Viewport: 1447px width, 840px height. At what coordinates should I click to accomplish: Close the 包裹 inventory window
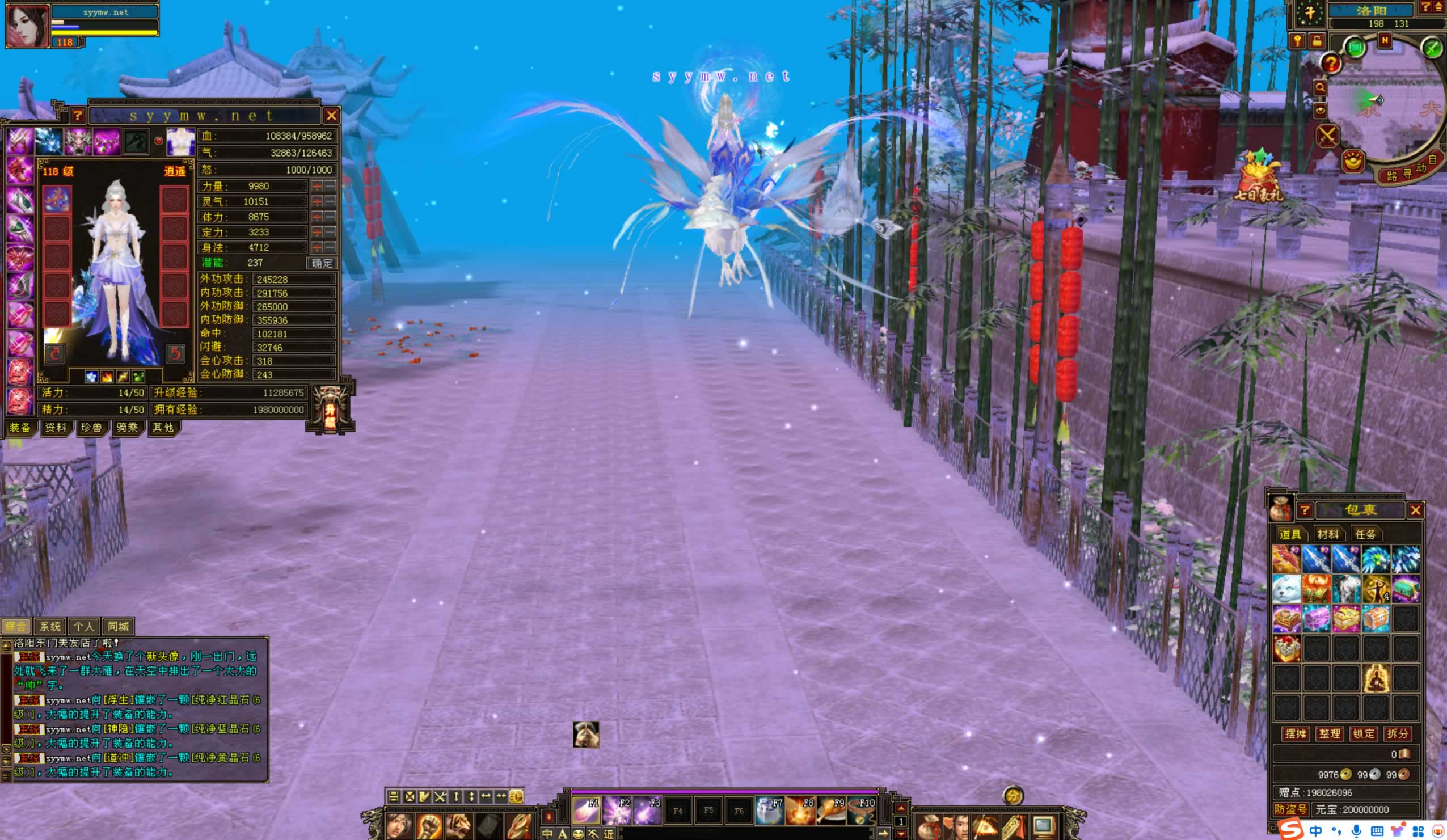click(x=1415, y=510)
